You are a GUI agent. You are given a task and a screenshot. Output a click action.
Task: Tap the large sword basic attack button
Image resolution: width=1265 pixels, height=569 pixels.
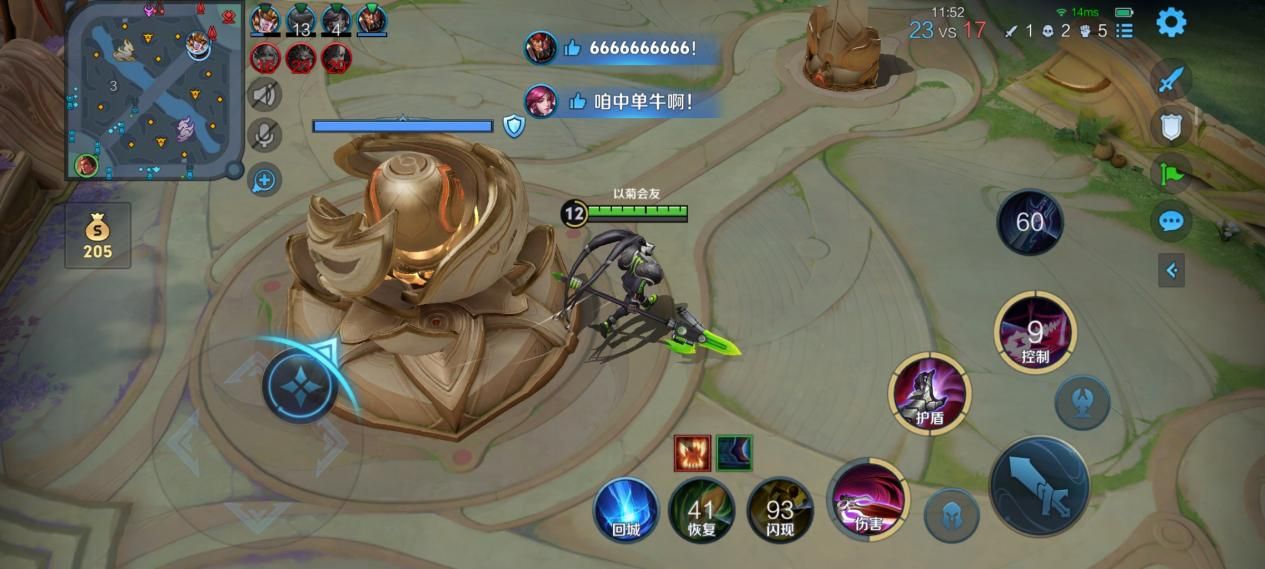tap(1039, 486)
